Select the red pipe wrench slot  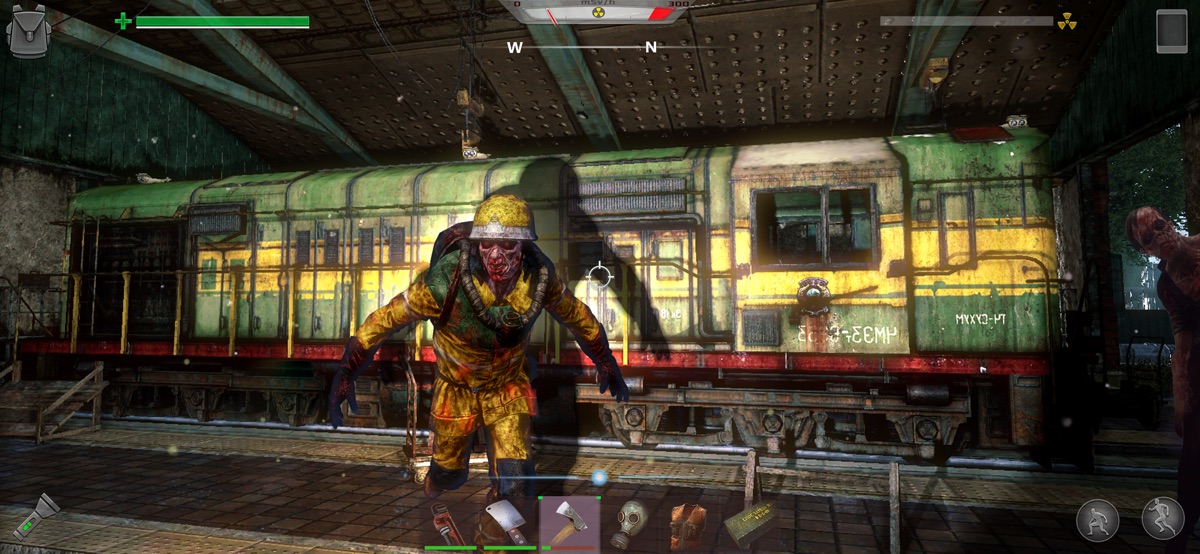tap(450, 523)
